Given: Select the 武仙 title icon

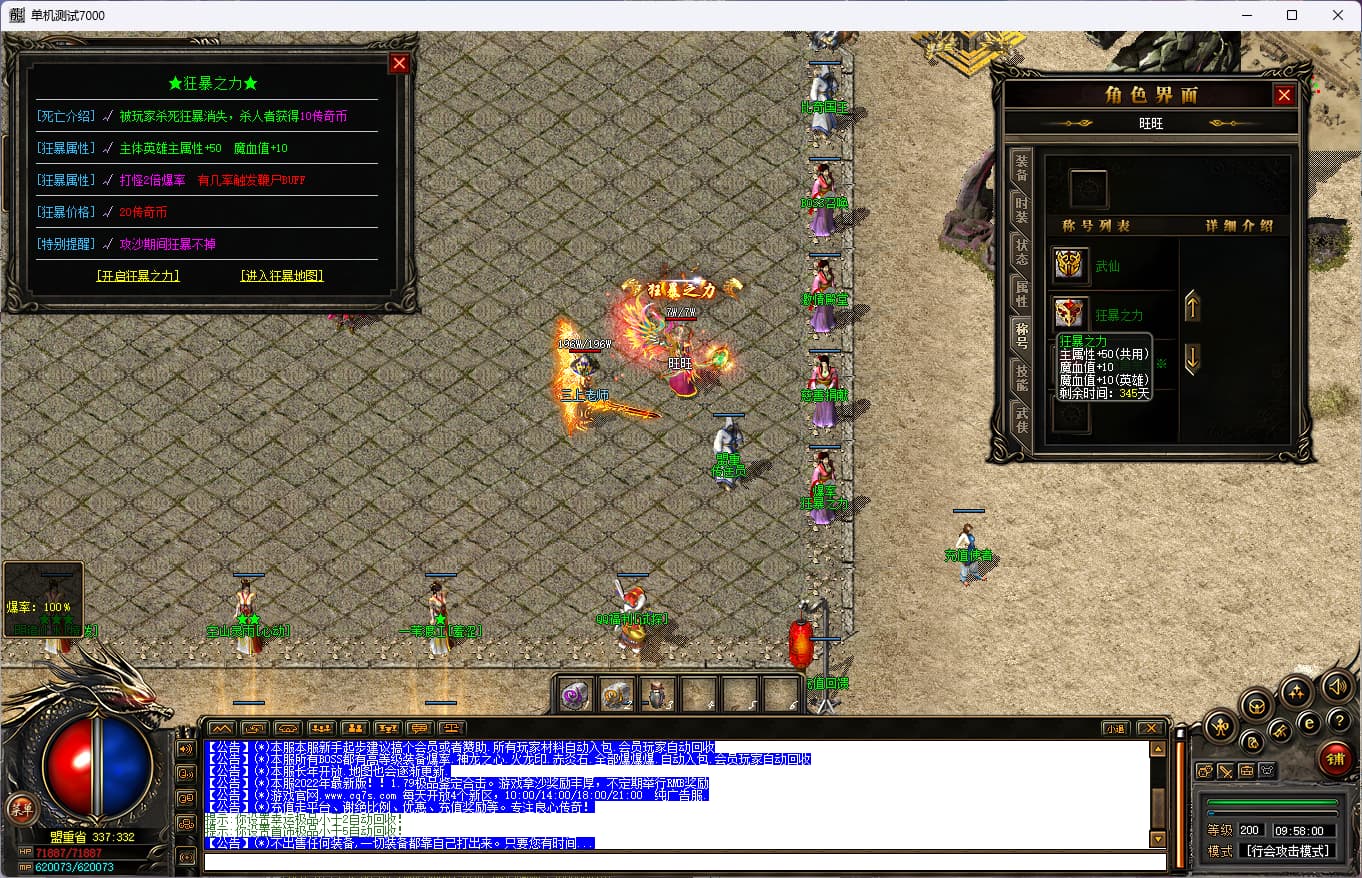Looking at the screenshot, I should point(1071,265).
